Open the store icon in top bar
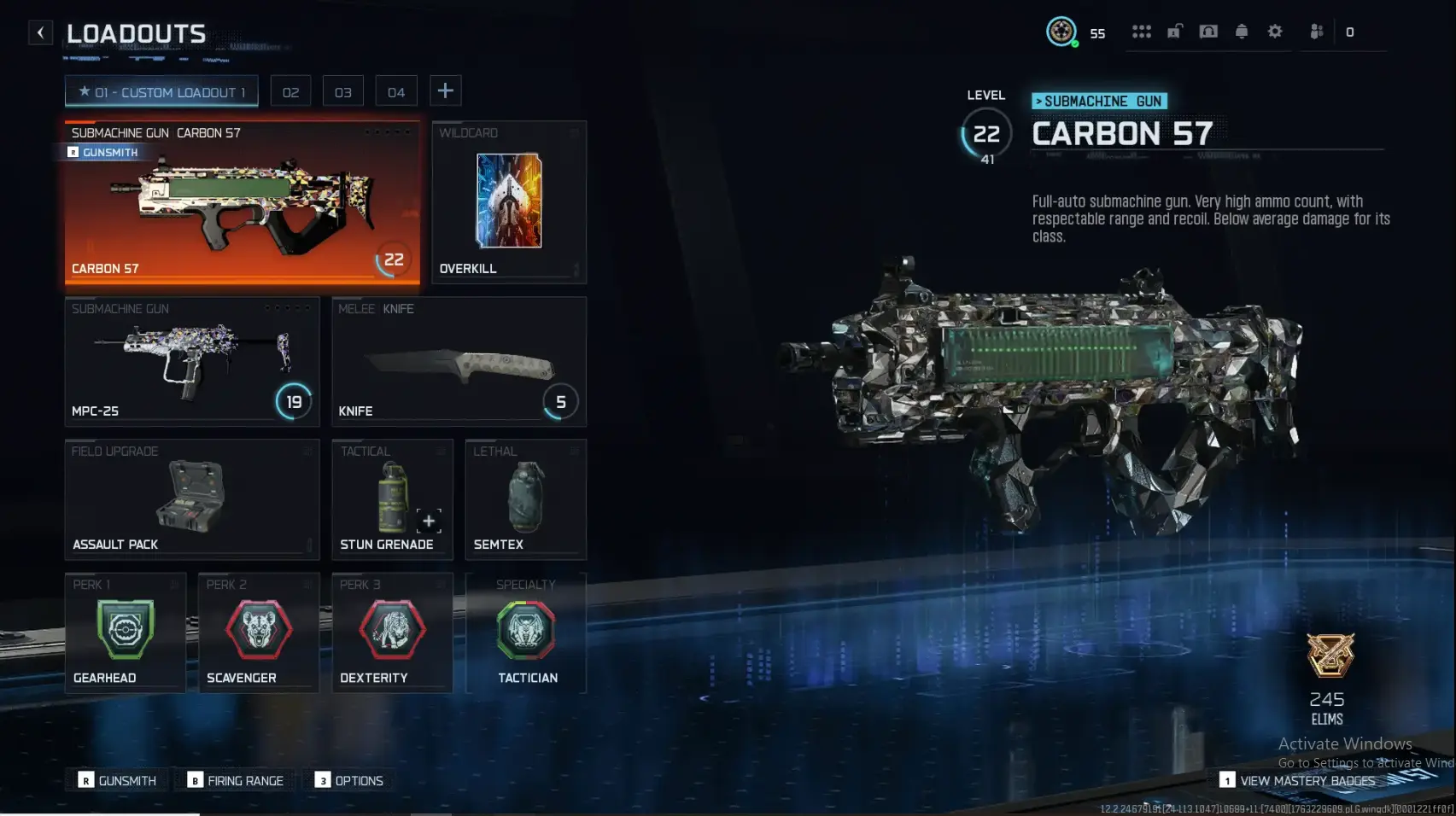This screenshot has height=816, width=1456. pos(1207,31)
